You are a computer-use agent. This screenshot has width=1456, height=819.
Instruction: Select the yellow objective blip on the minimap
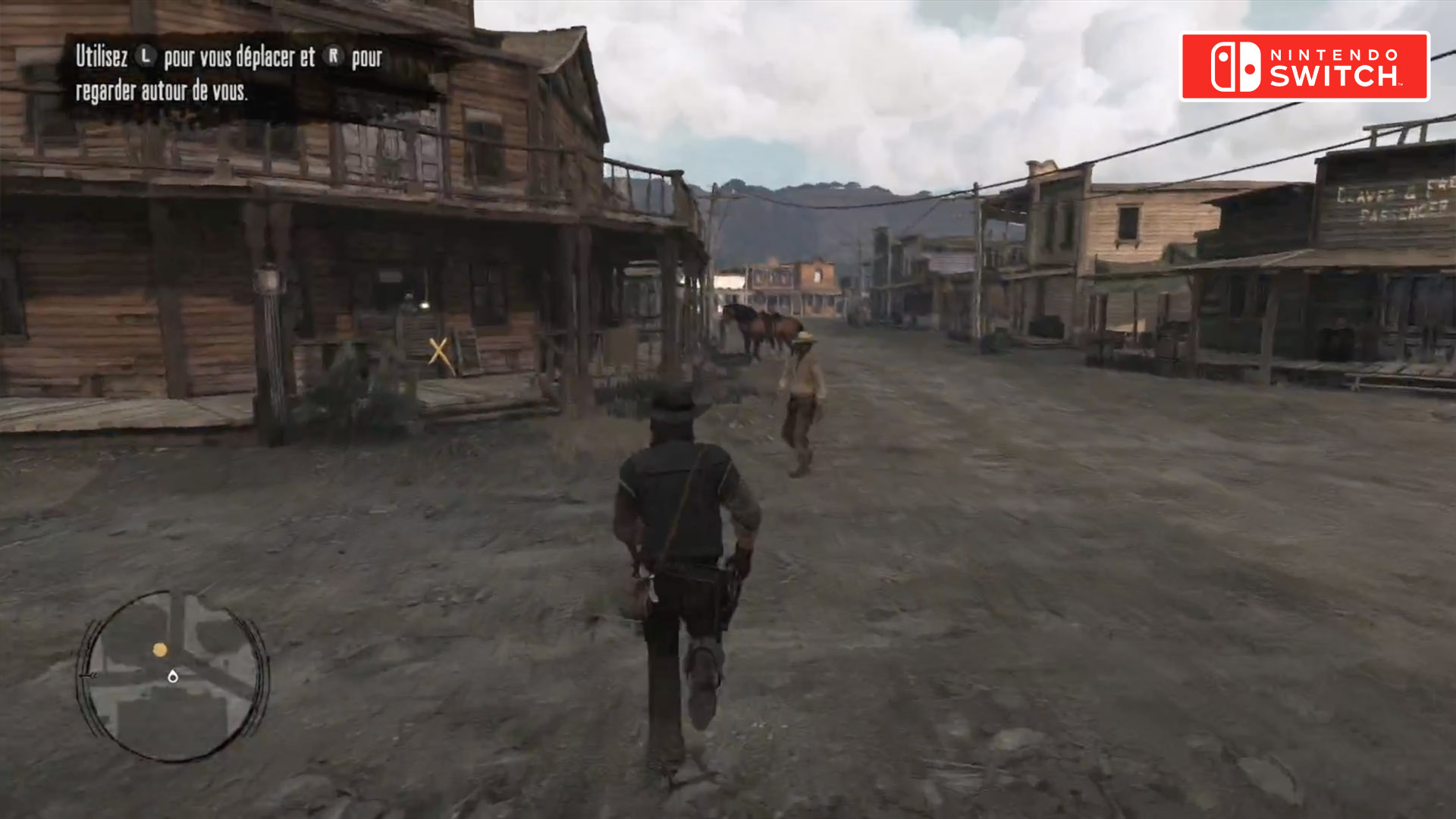tap(160, 650)
